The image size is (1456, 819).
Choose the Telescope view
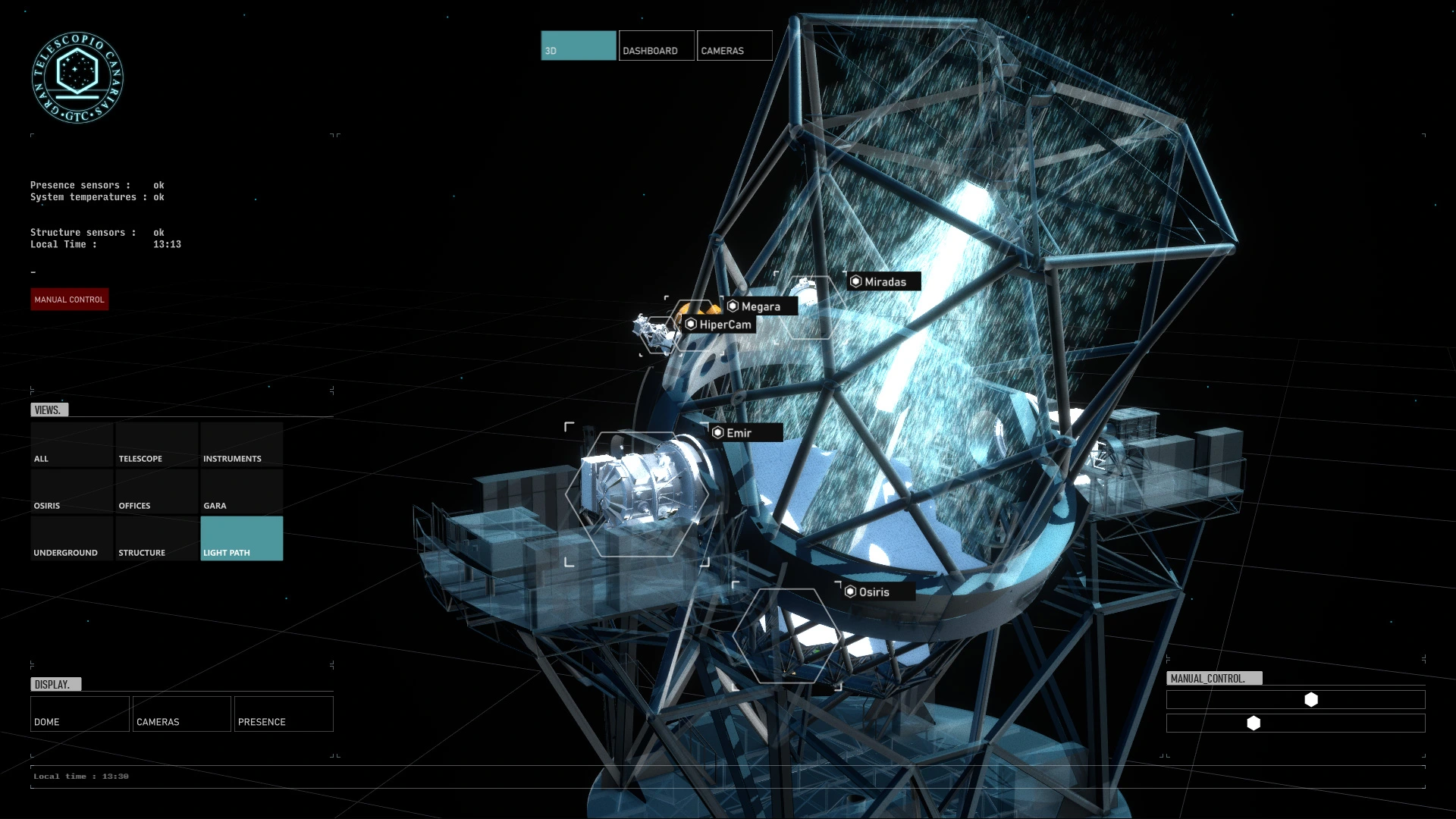pyautogui.click(x=157, y=445)
